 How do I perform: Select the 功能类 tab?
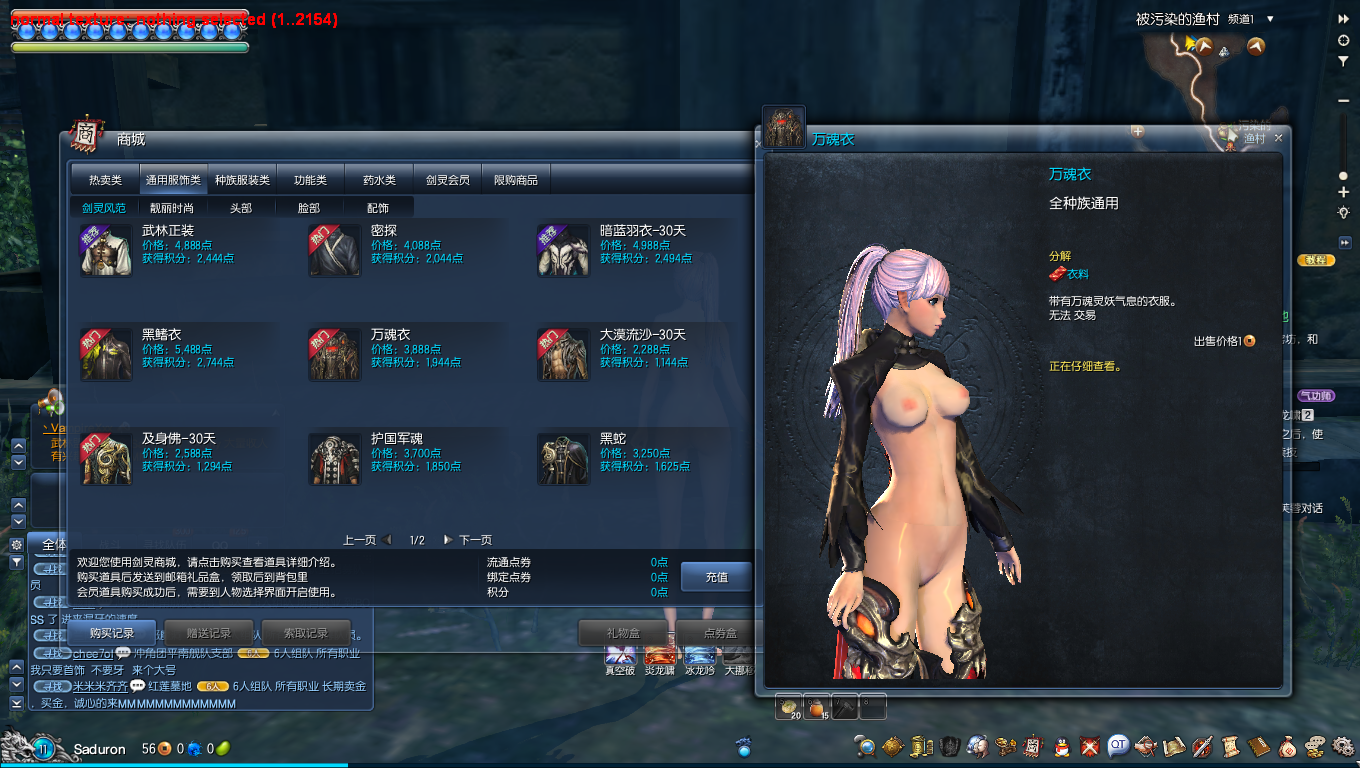(310, 180)
